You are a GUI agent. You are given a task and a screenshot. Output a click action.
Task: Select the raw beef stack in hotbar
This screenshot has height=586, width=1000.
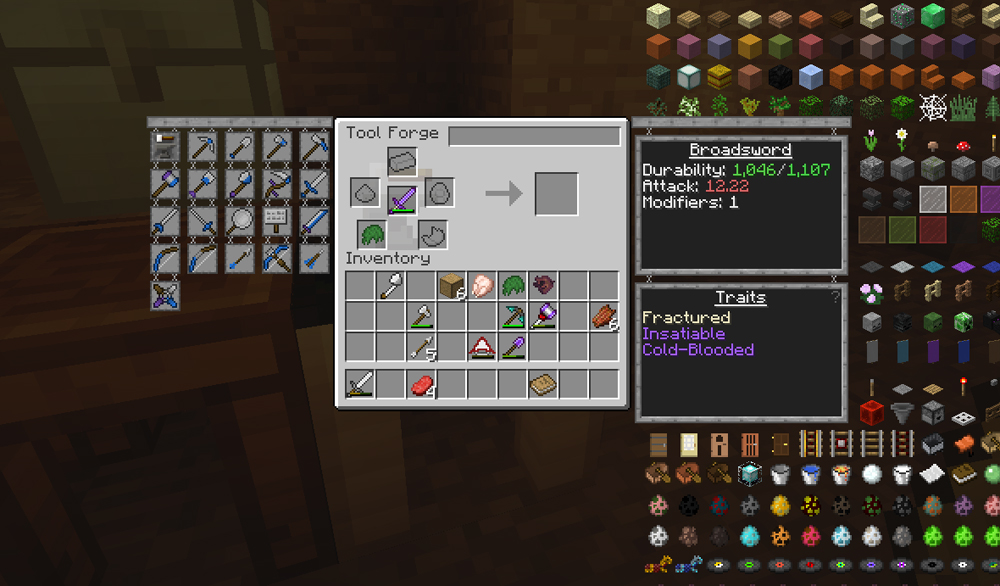click(x=421, y=384)
